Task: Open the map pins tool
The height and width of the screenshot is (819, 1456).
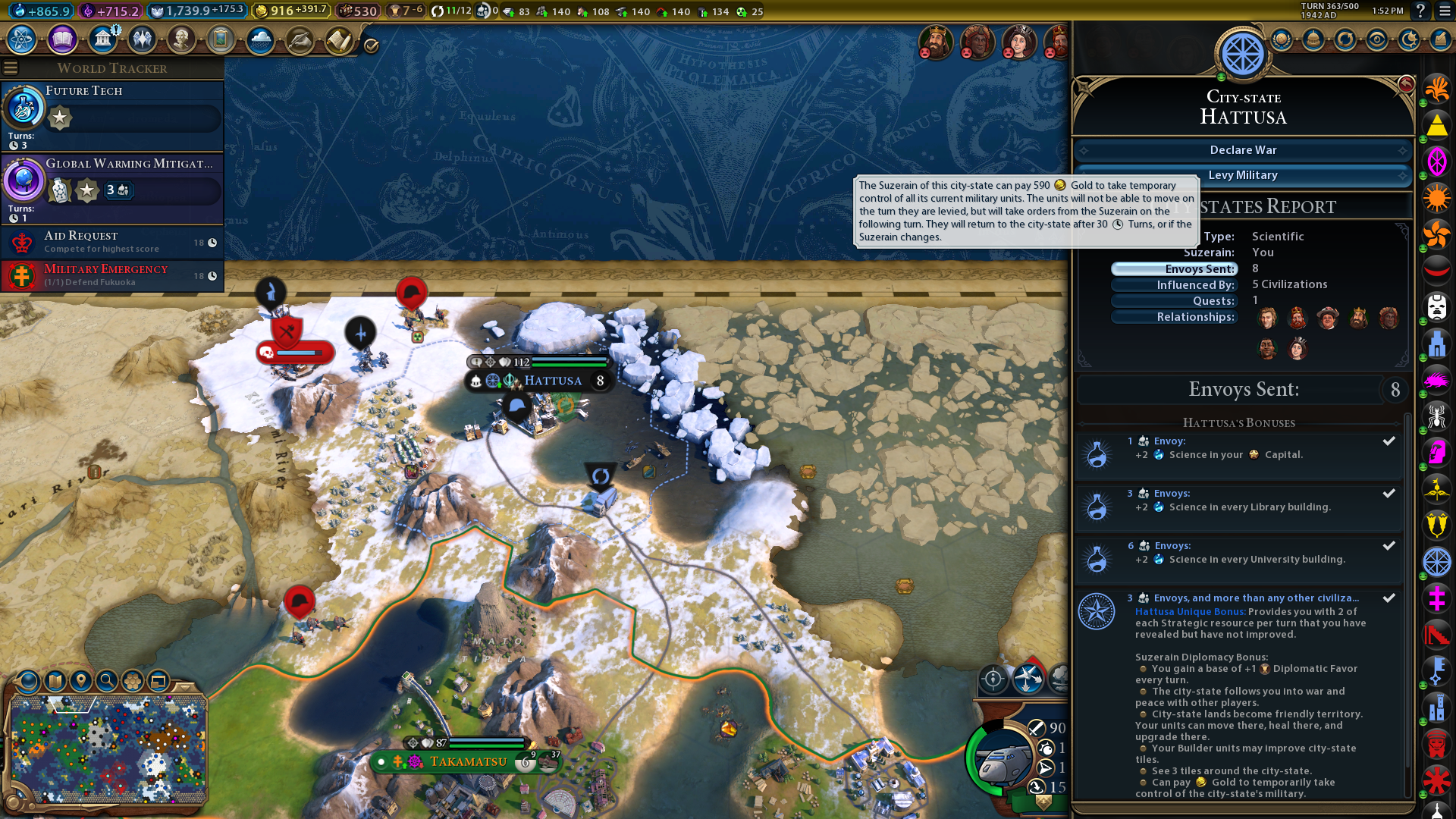Action: 81,680
